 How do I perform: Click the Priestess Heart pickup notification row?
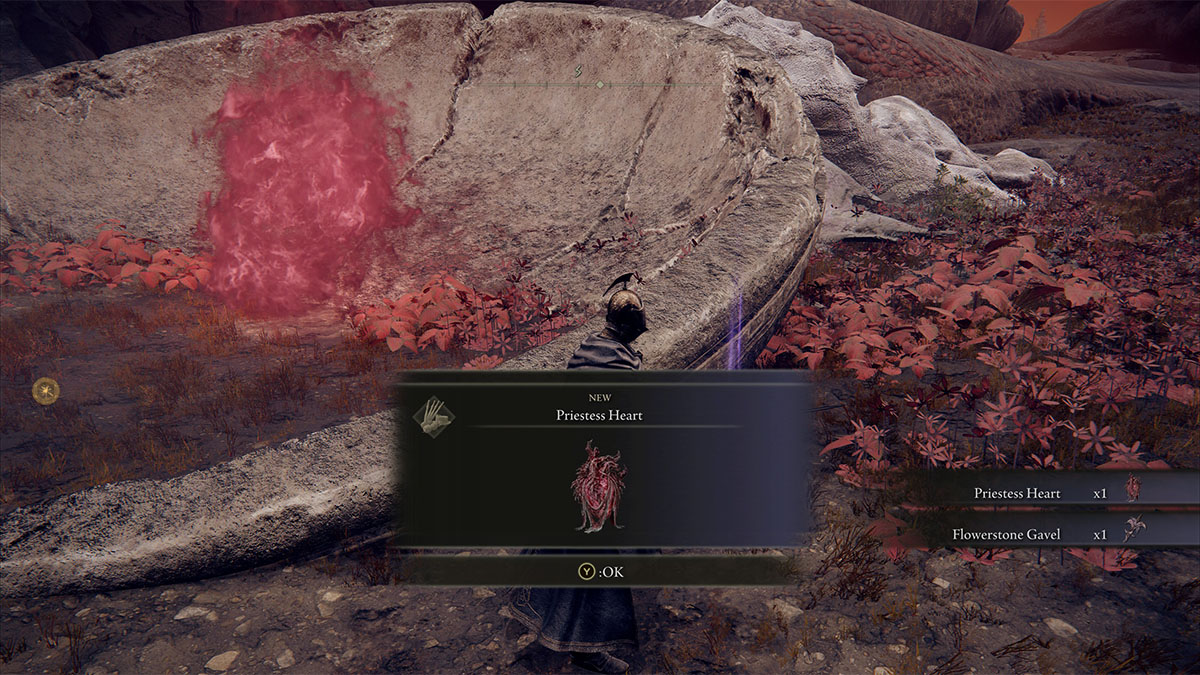pos(1050,492)
